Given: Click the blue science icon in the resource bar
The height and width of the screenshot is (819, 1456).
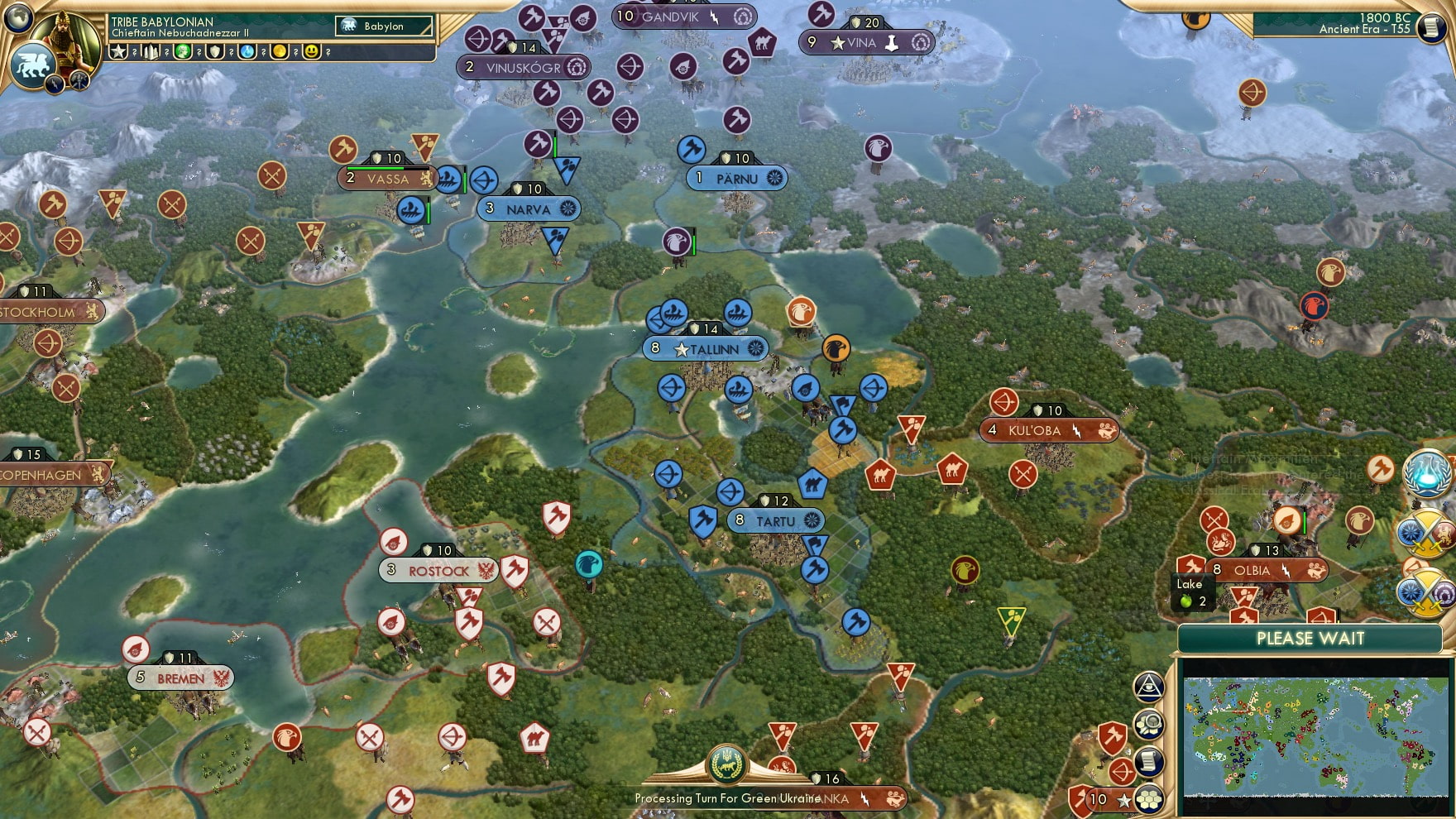Looking at the screenshot, I should (x=246, y=53).
